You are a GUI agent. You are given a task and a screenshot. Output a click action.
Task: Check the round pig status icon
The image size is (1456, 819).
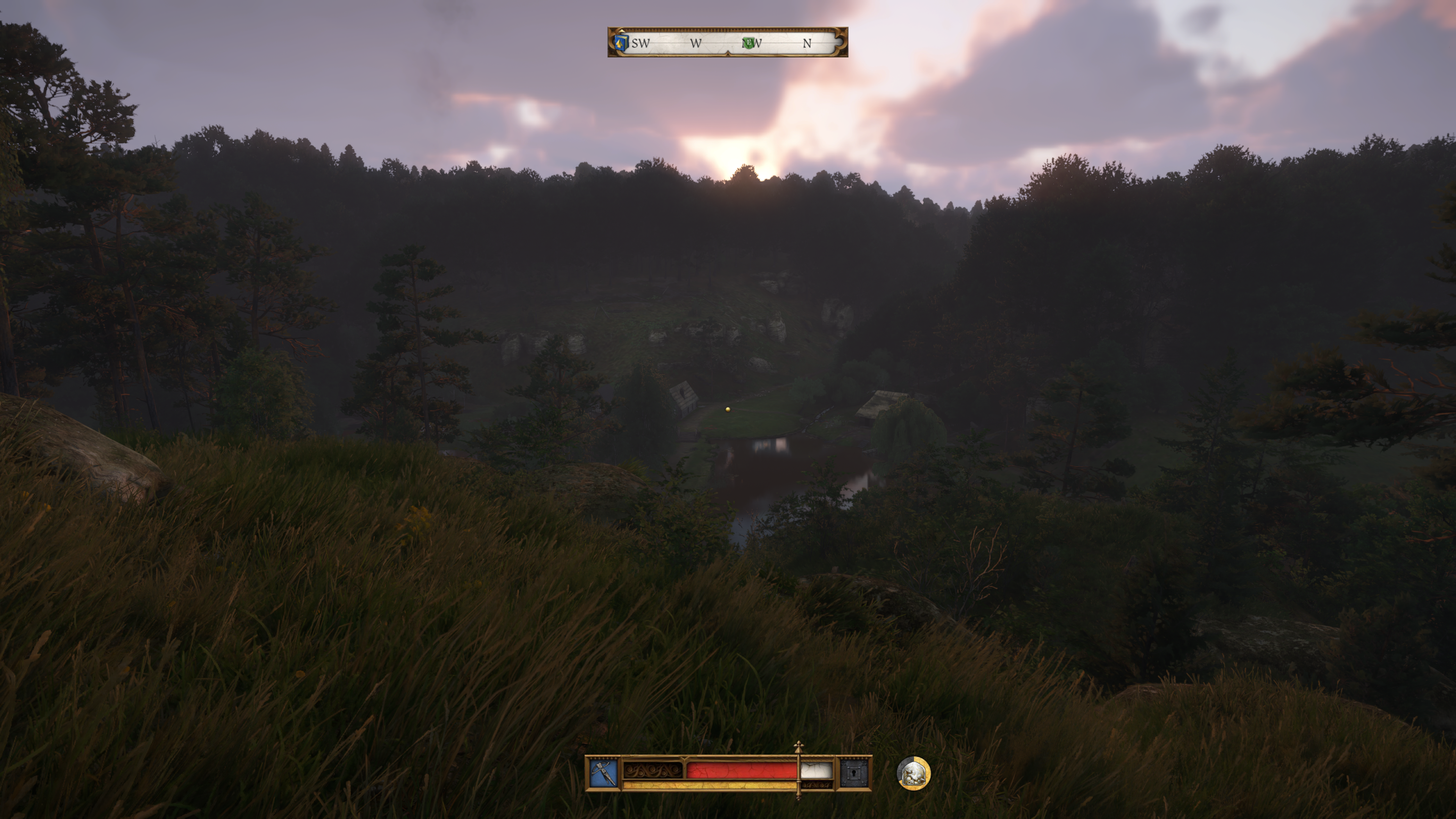click(913, 773)
